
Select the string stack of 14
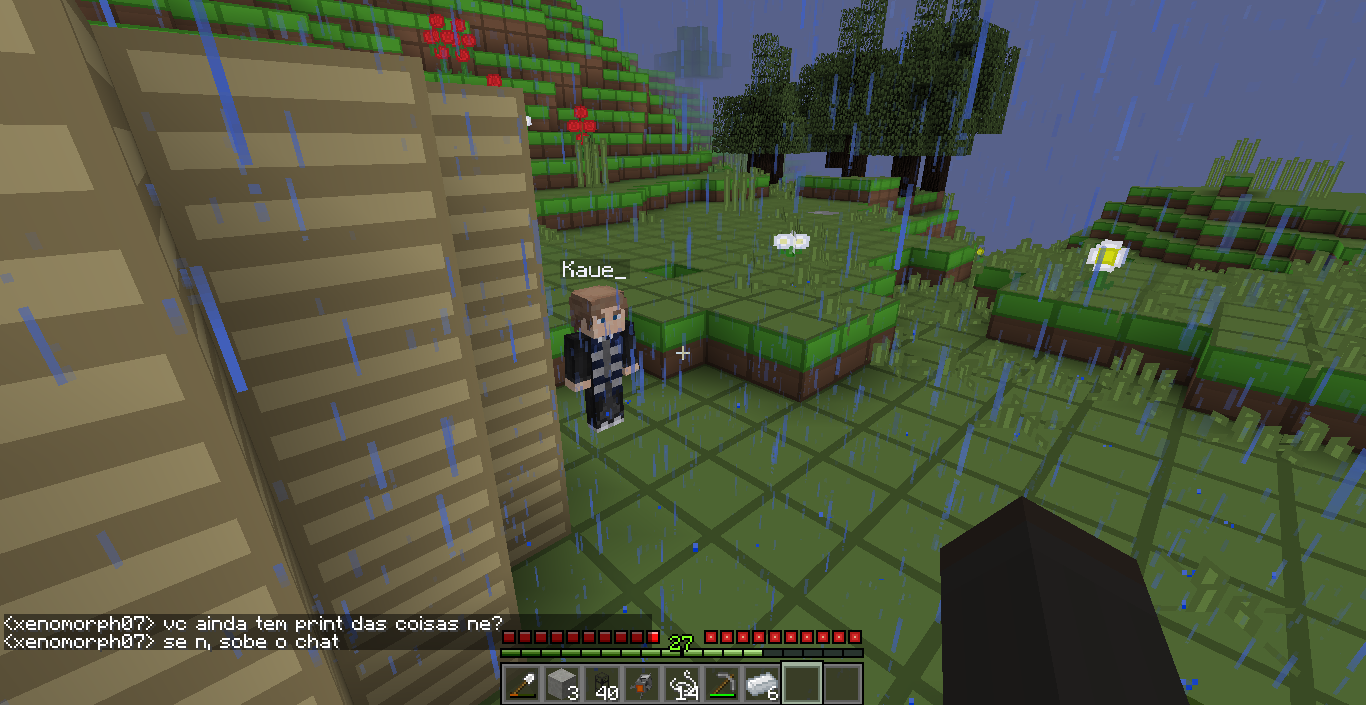[682, 684]
